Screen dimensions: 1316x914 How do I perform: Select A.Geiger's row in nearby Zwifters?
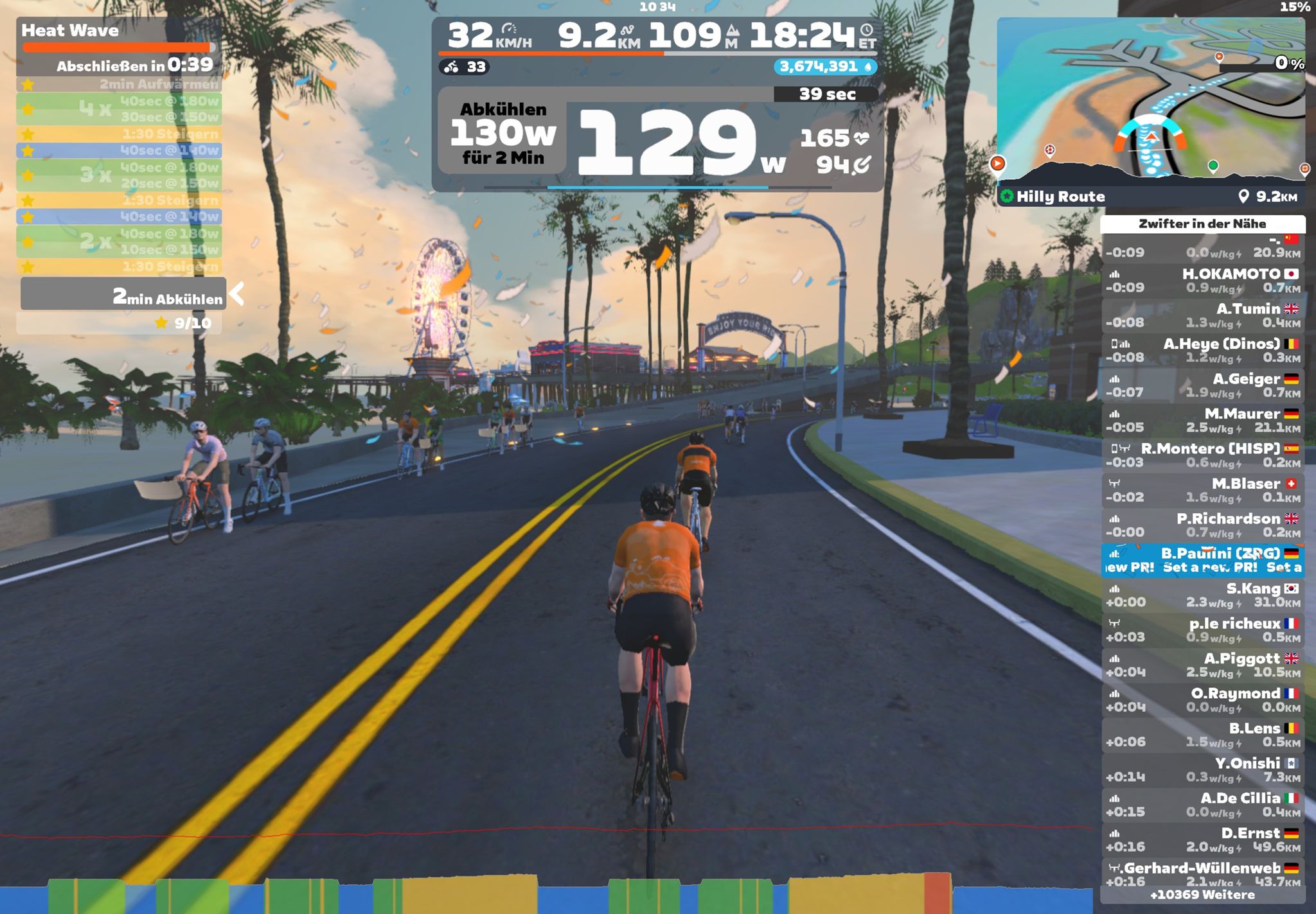(1203, 385)
